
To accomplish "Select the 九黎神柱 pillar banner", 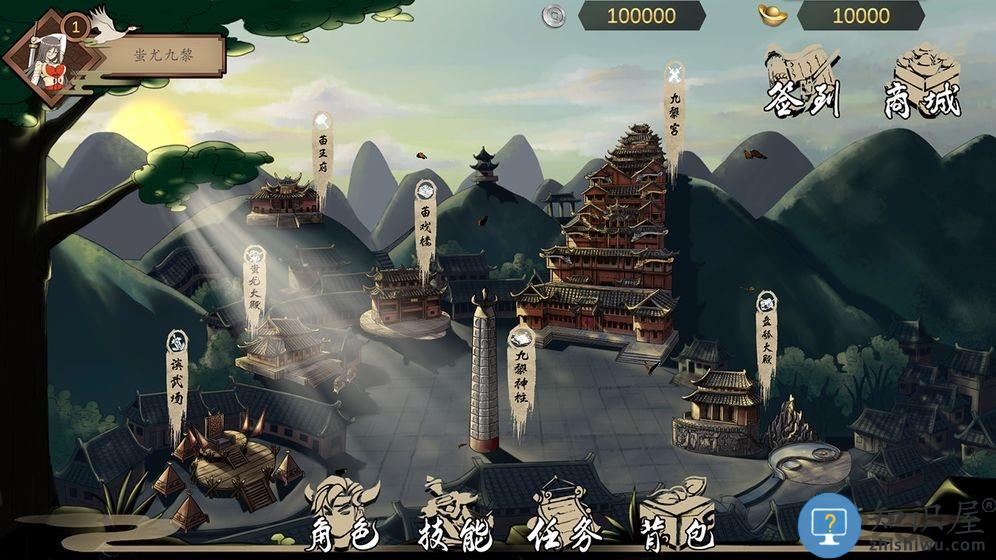I will point(521,375).
